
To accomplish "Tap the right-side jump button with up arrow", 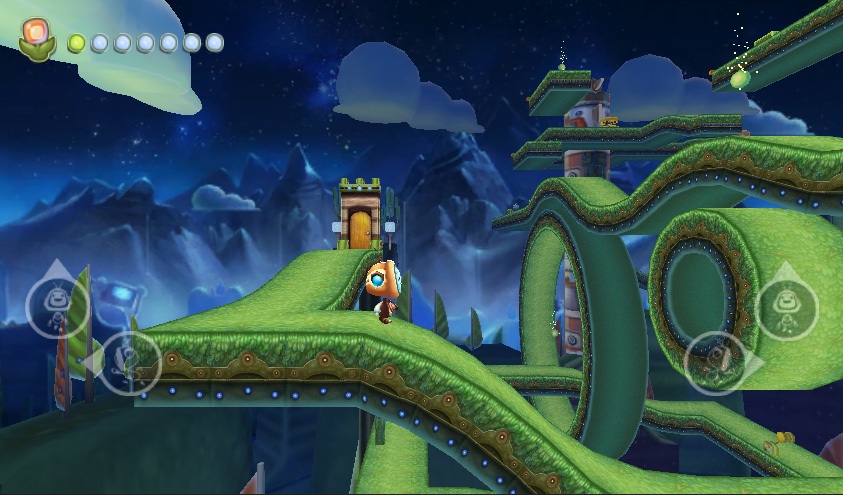I will (x=786, y=306).
